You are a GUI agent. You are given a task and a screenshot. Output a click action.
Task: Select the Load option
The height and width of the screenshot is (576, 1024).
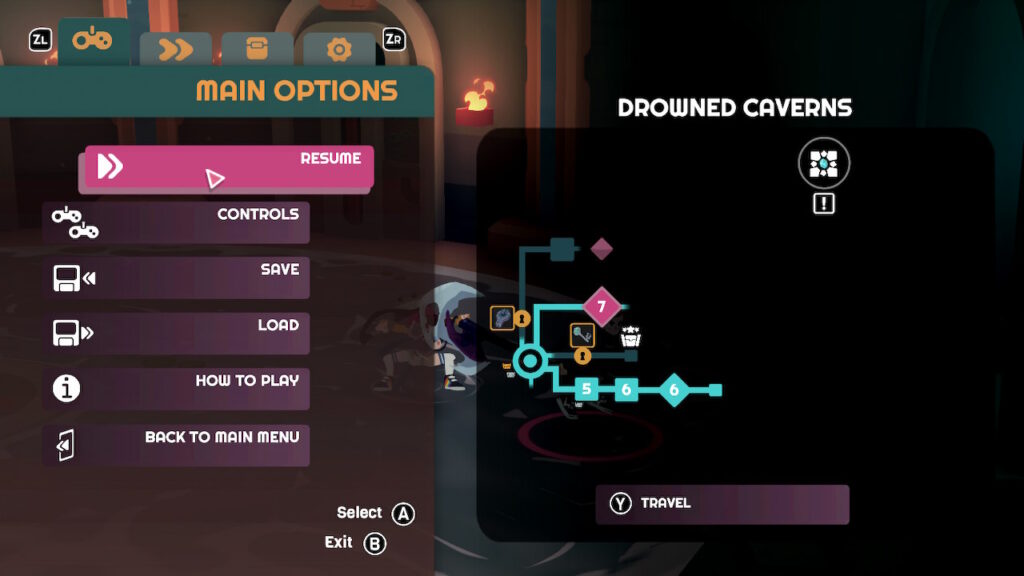(x=176, y=332)
